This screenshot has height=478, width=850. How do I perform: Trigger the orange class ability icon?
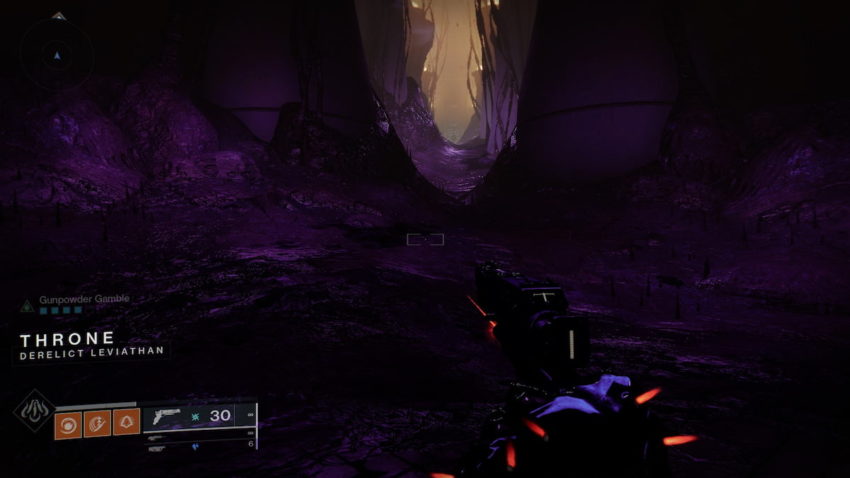[x=126, y=422]
